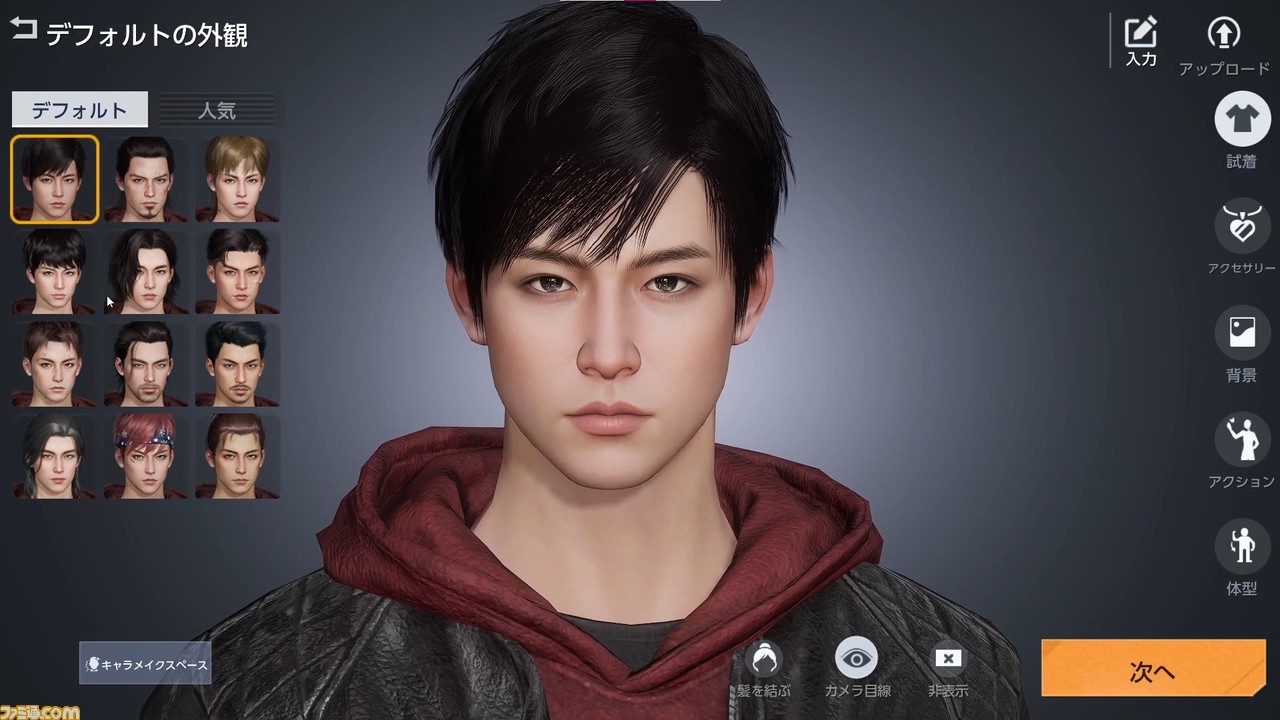This screenshot has width=1280, height=720.
Task: Pick the red bandana hairstyle preset
Action: coord(145,457)
